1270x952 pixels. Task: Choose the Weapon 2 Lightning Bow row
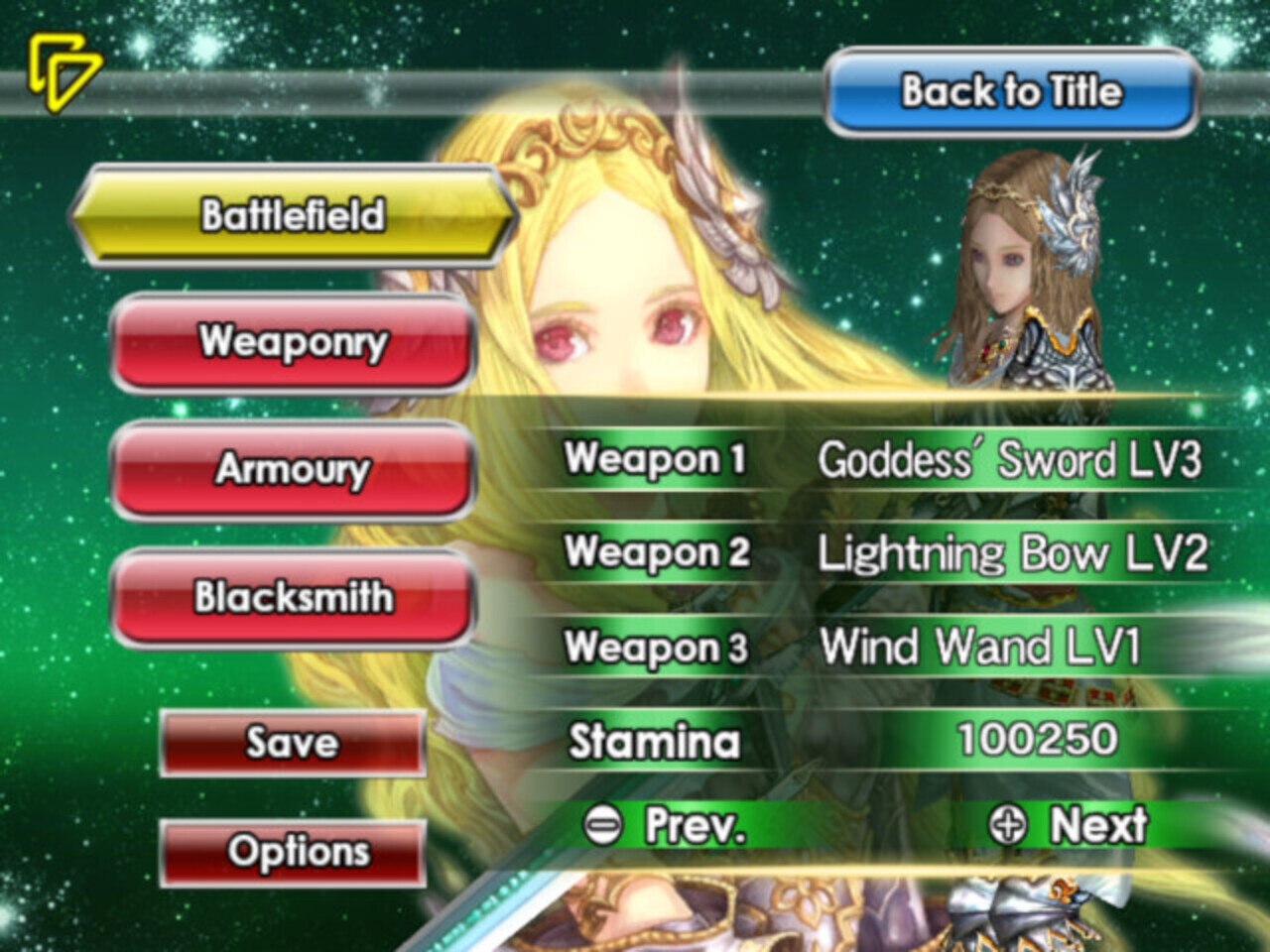click(x=883, y=552)
